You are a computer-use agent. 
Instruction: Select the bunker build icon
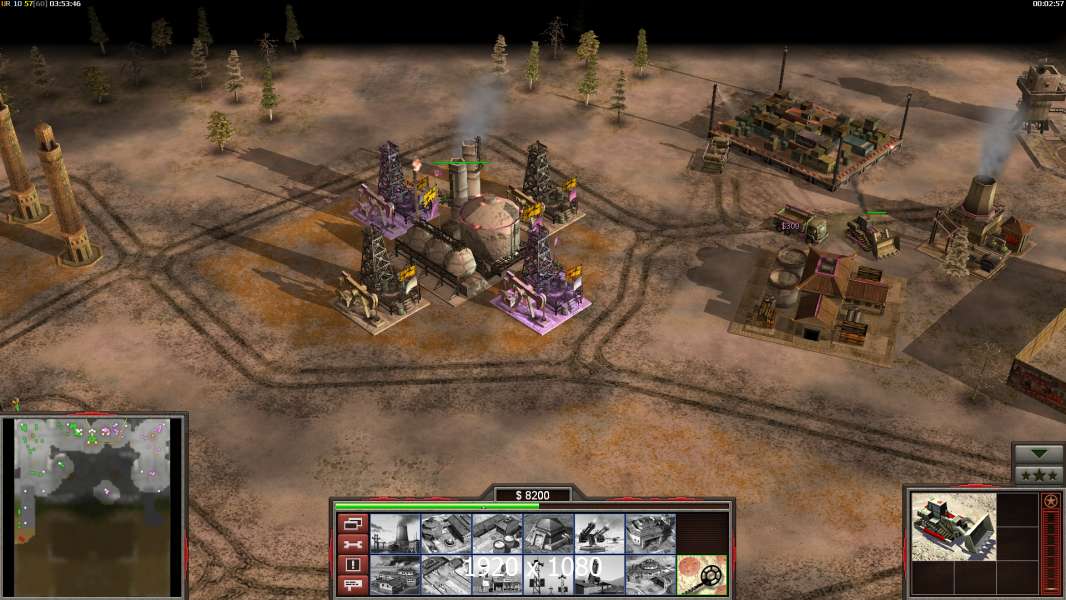[547, 534]
